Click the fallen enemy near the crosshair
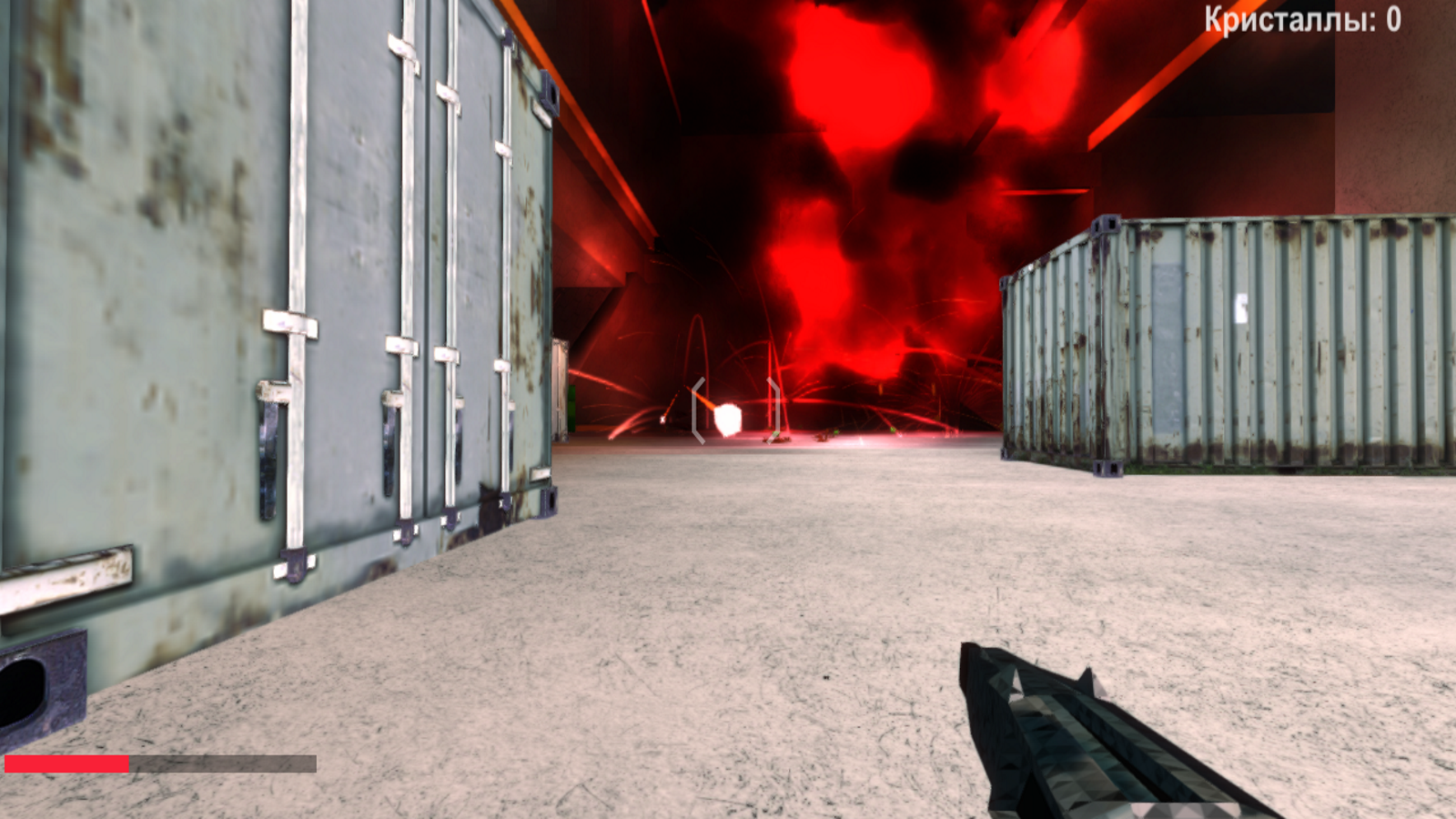Image resolution: width=1456 pixels, height=819 pixels. coord(778,439)
